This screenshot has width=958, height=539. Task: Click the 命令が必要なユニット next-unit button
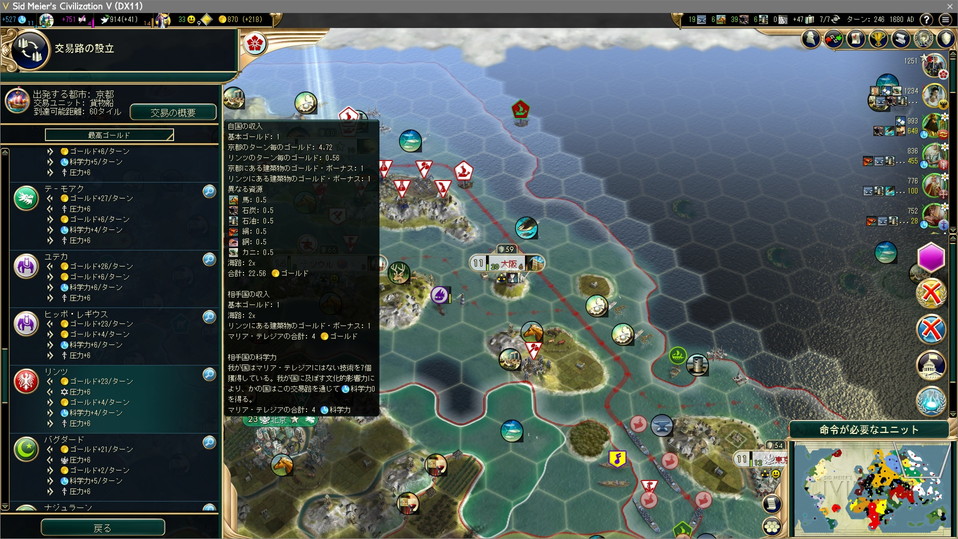point(869,430)
